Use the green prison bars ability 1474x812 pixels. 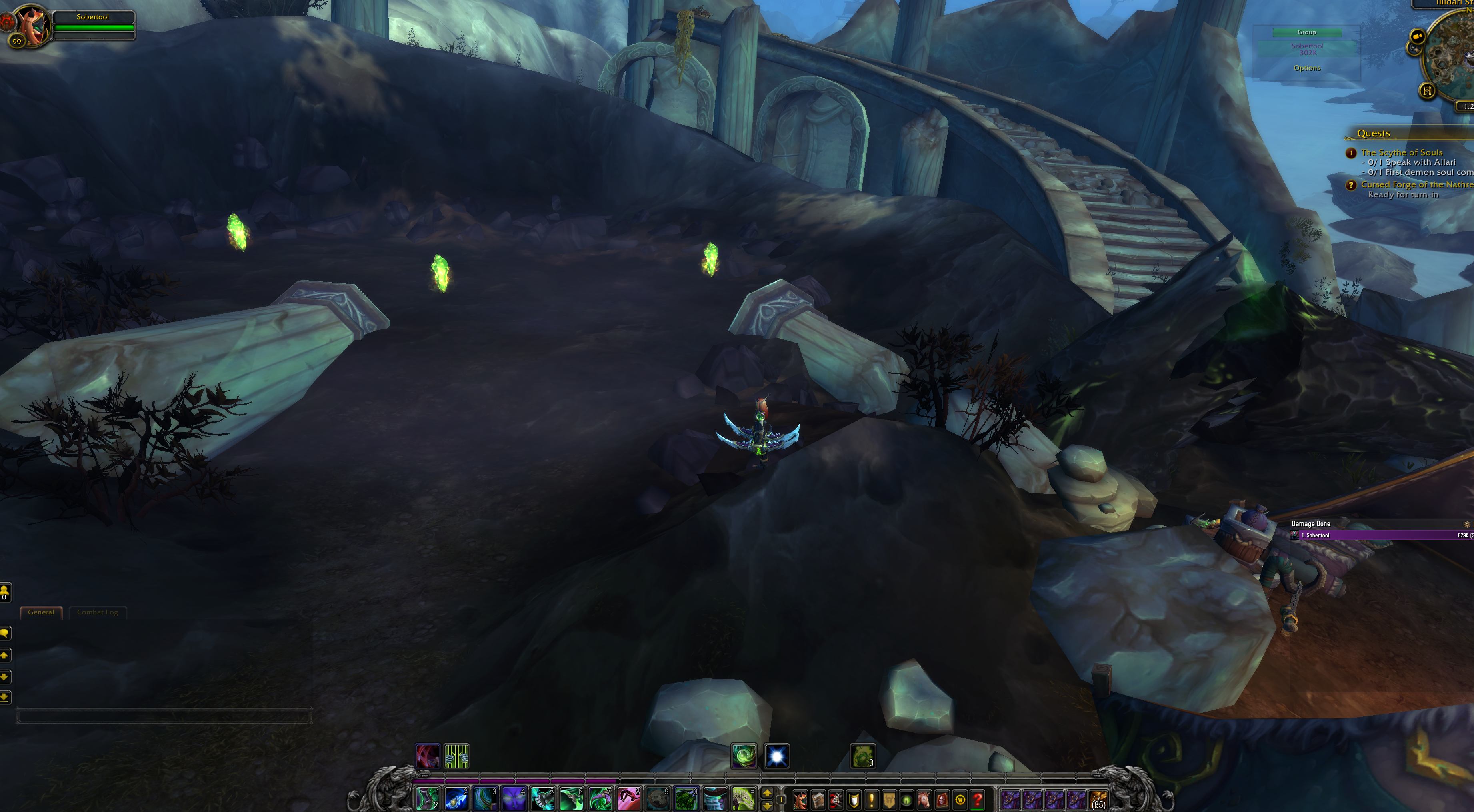(457, 756)
